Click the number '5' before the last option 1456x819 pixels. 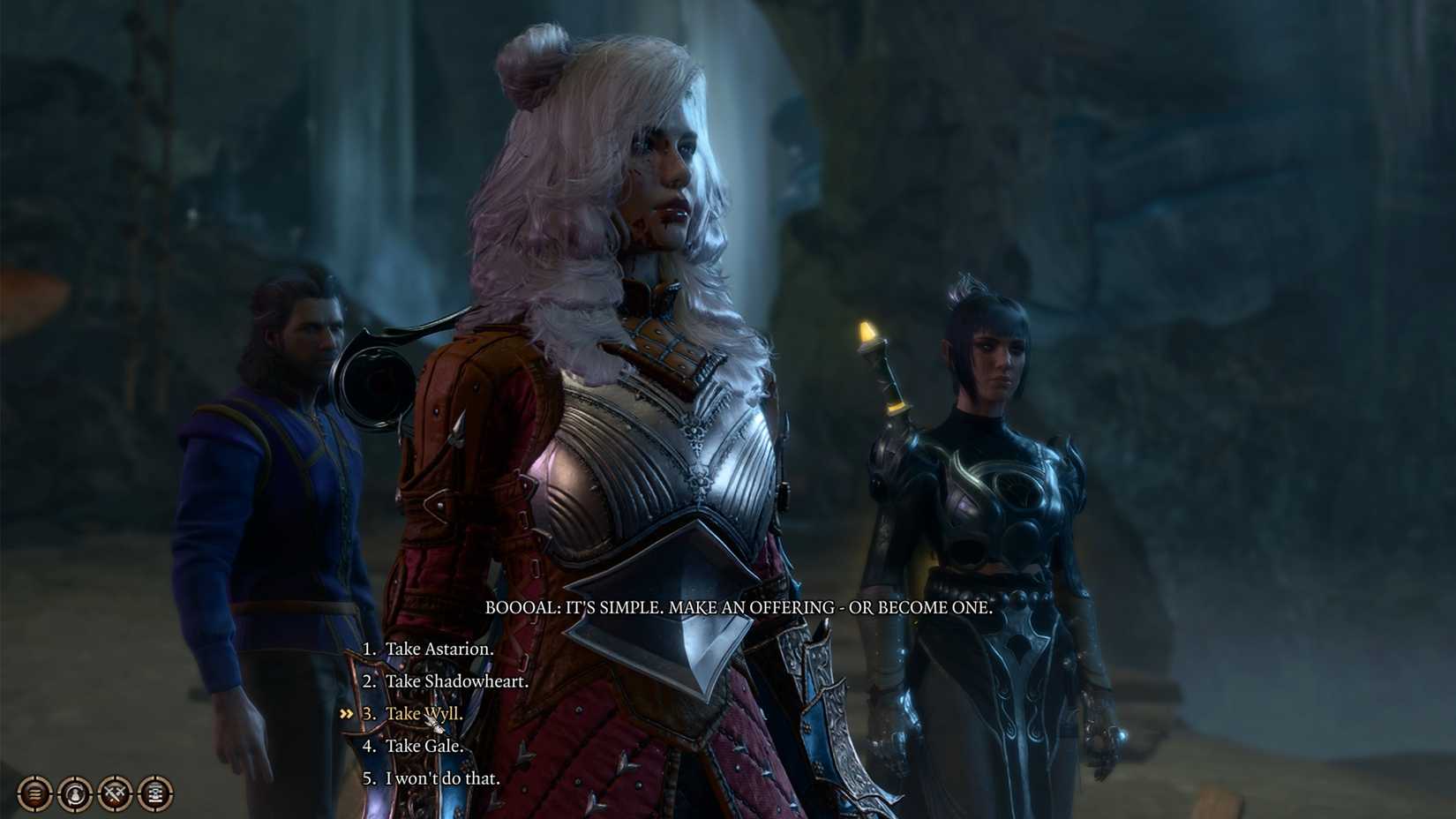click(367, 778)
